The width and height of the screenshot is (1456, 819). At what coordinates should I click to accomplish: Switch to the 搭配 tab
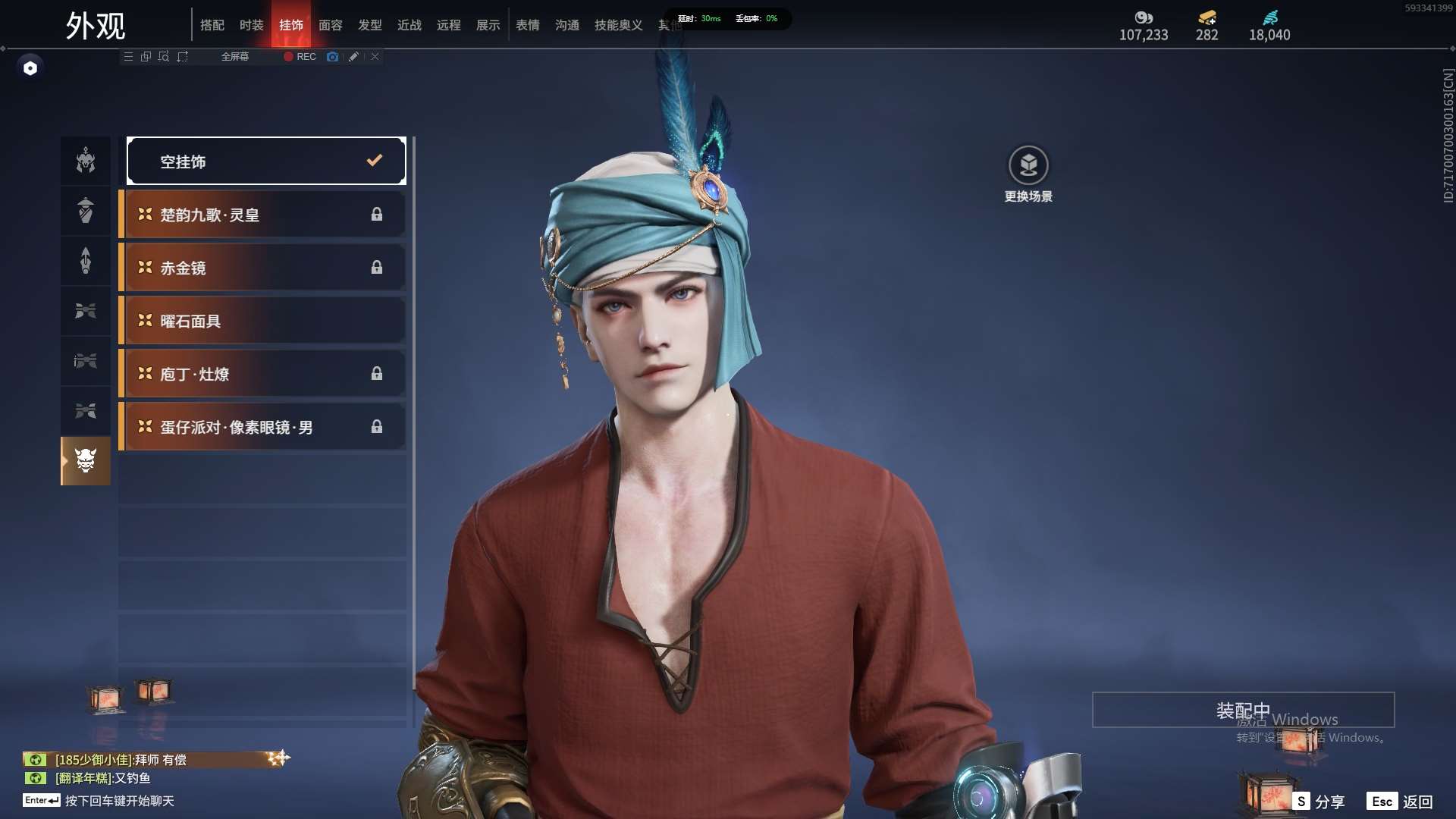click(x=212, y=25)
